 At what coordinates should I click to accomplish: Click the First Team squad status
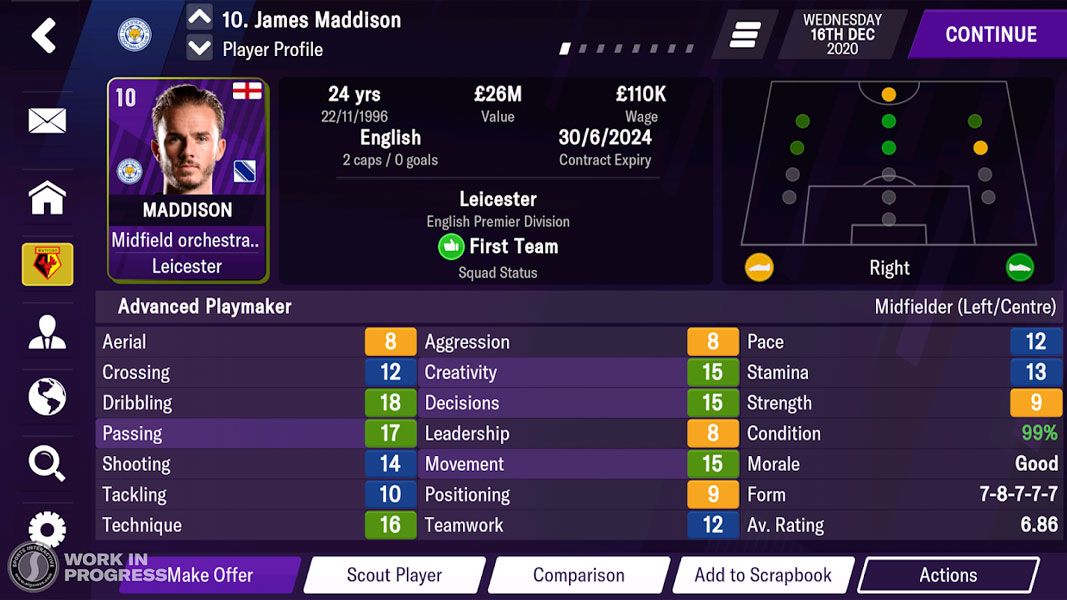click(x=498, y=247)
